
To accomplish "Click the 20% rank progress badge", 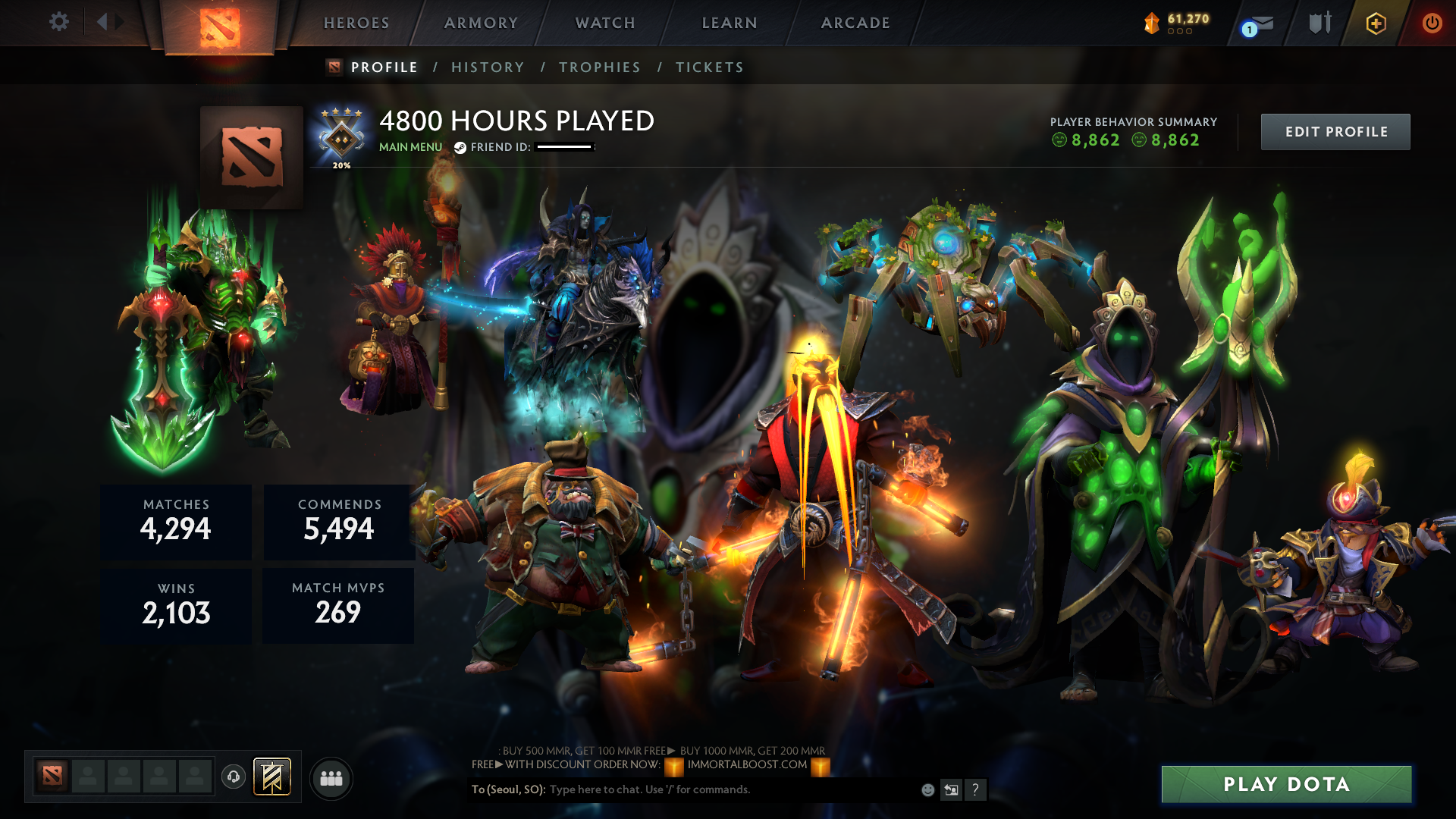I will tap(340, 139).
